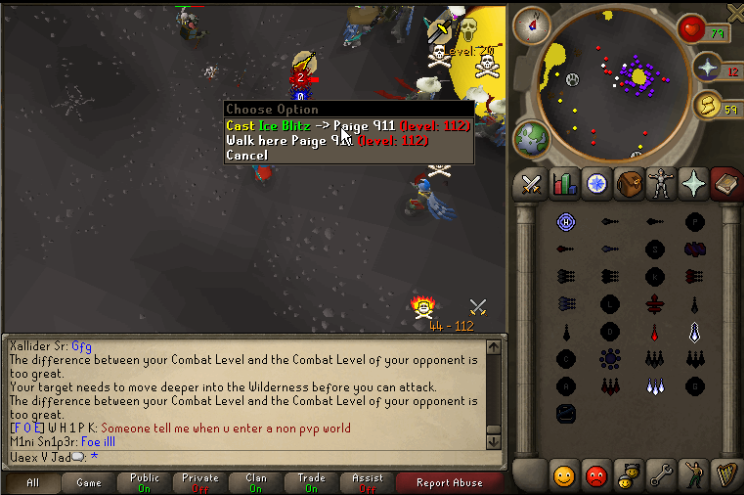Image resolution: width=744 pixels, height=495 pixels.
Task: Open the harp music player tab
Action: [x=725, y=473]
